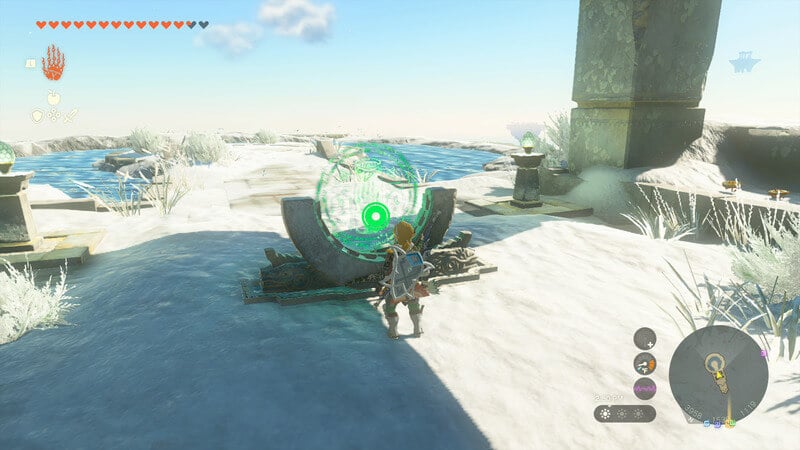Show the sunny weather forecast bar
Image resolution: width=800 pixels, height=450 pixels.
click(624, 413)
